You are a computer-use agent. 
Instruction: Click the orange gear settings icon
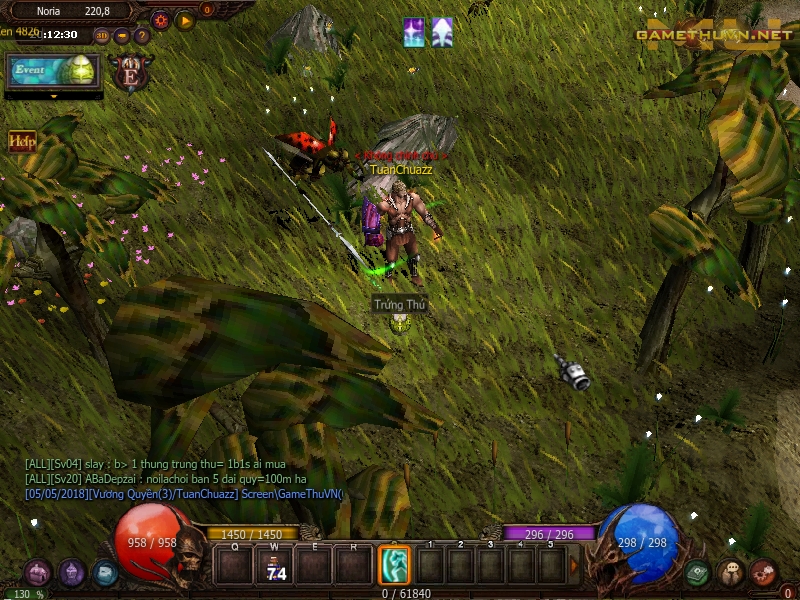160,19
